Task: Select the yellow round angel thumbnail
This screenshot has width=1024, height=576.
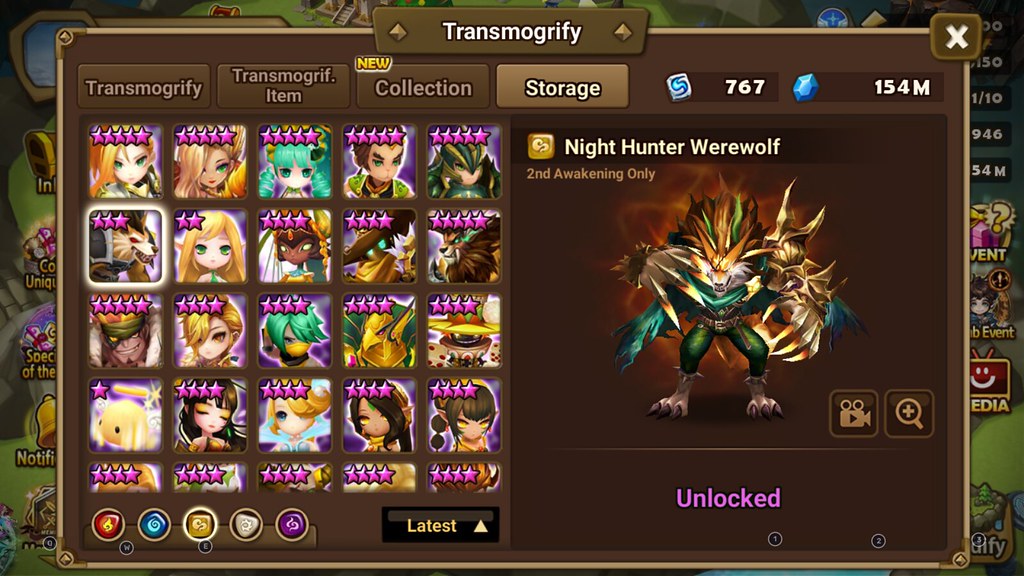Action: click(125, 414)
